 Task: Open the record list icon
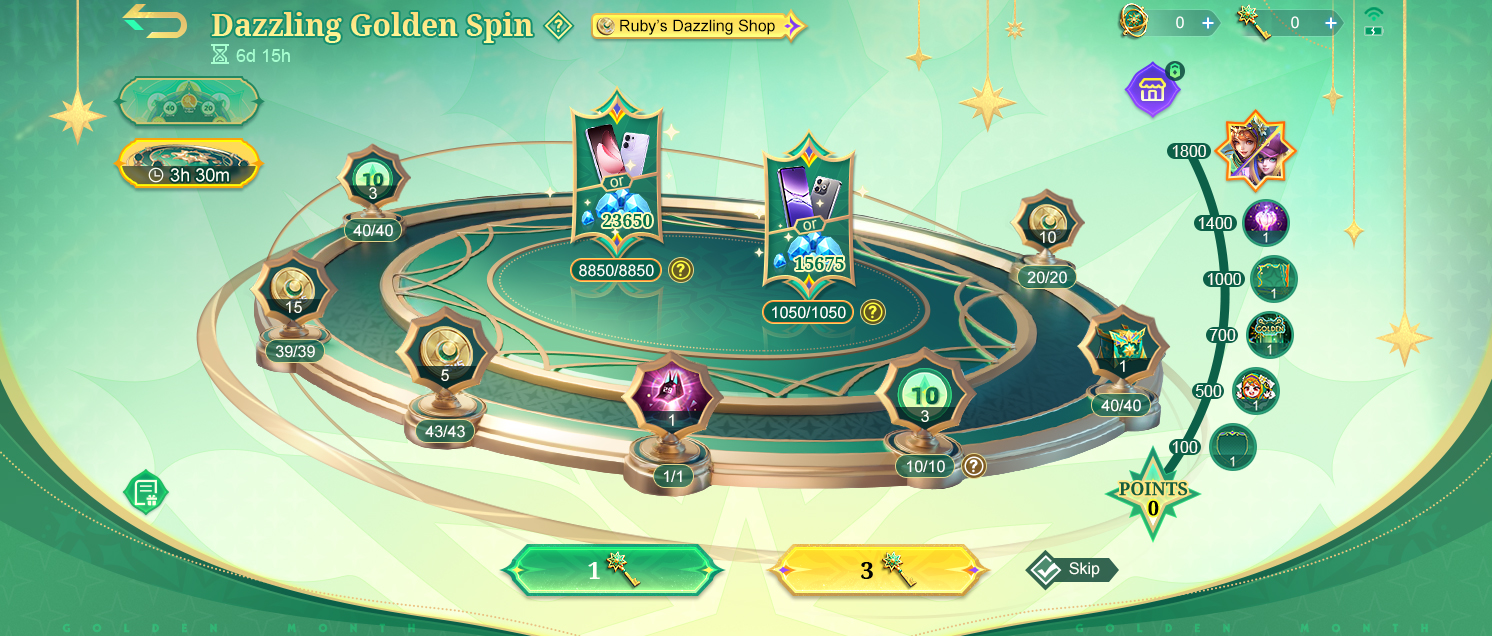(146, 491)
